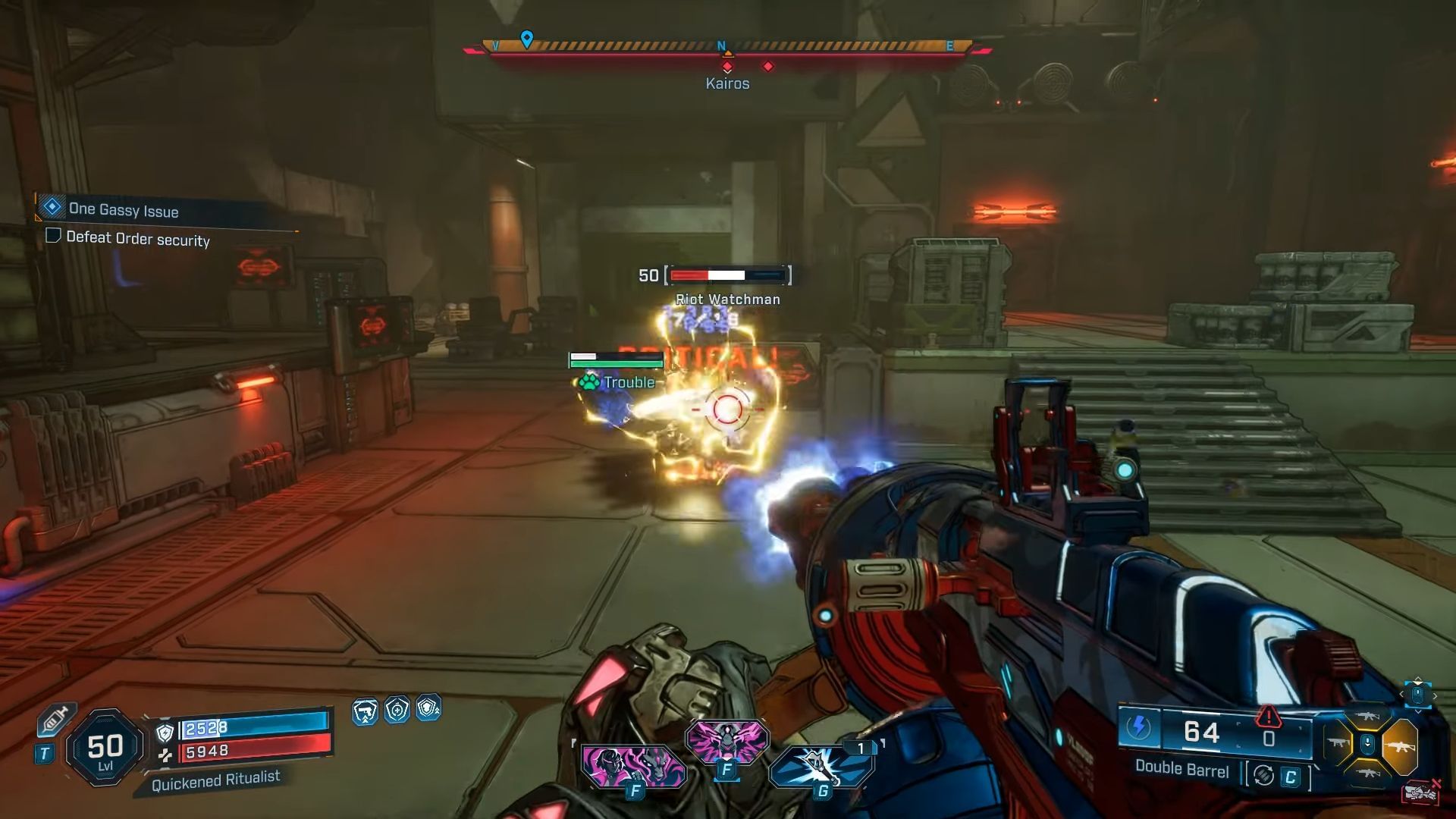Click the shock element lightning icon
Screen dimensions: 1456x819
(x=1137, y=727)
